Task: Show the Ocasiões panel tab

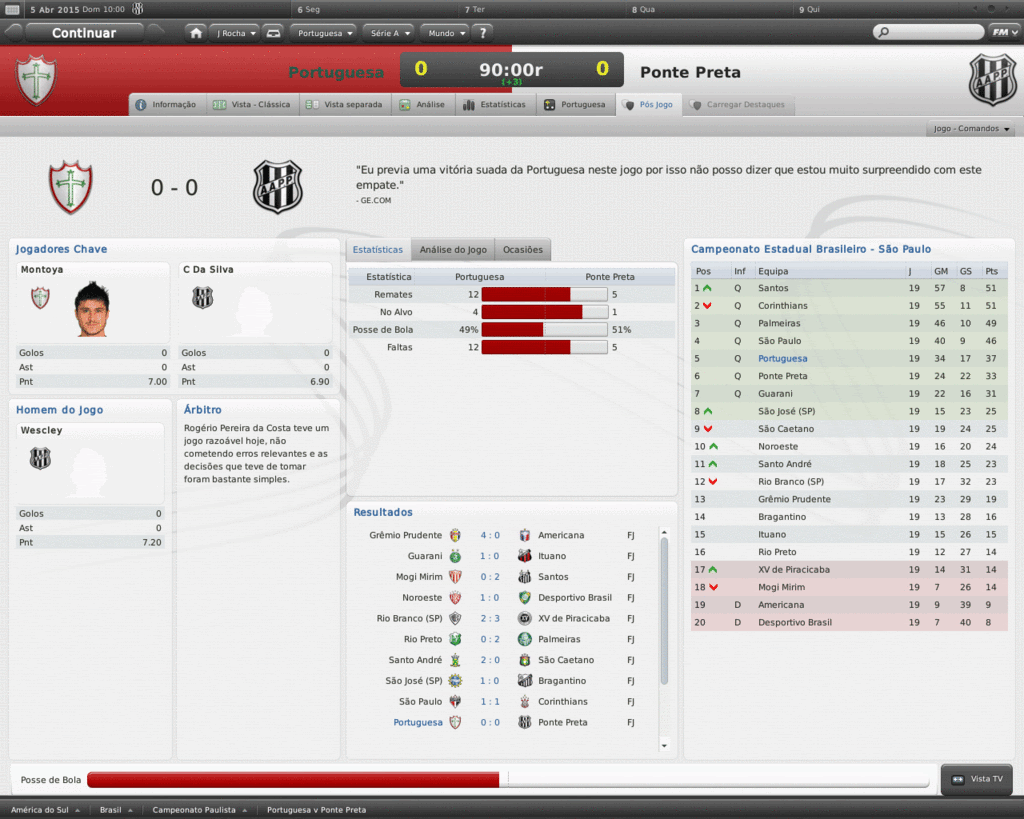Action: (x=522, y=249)
